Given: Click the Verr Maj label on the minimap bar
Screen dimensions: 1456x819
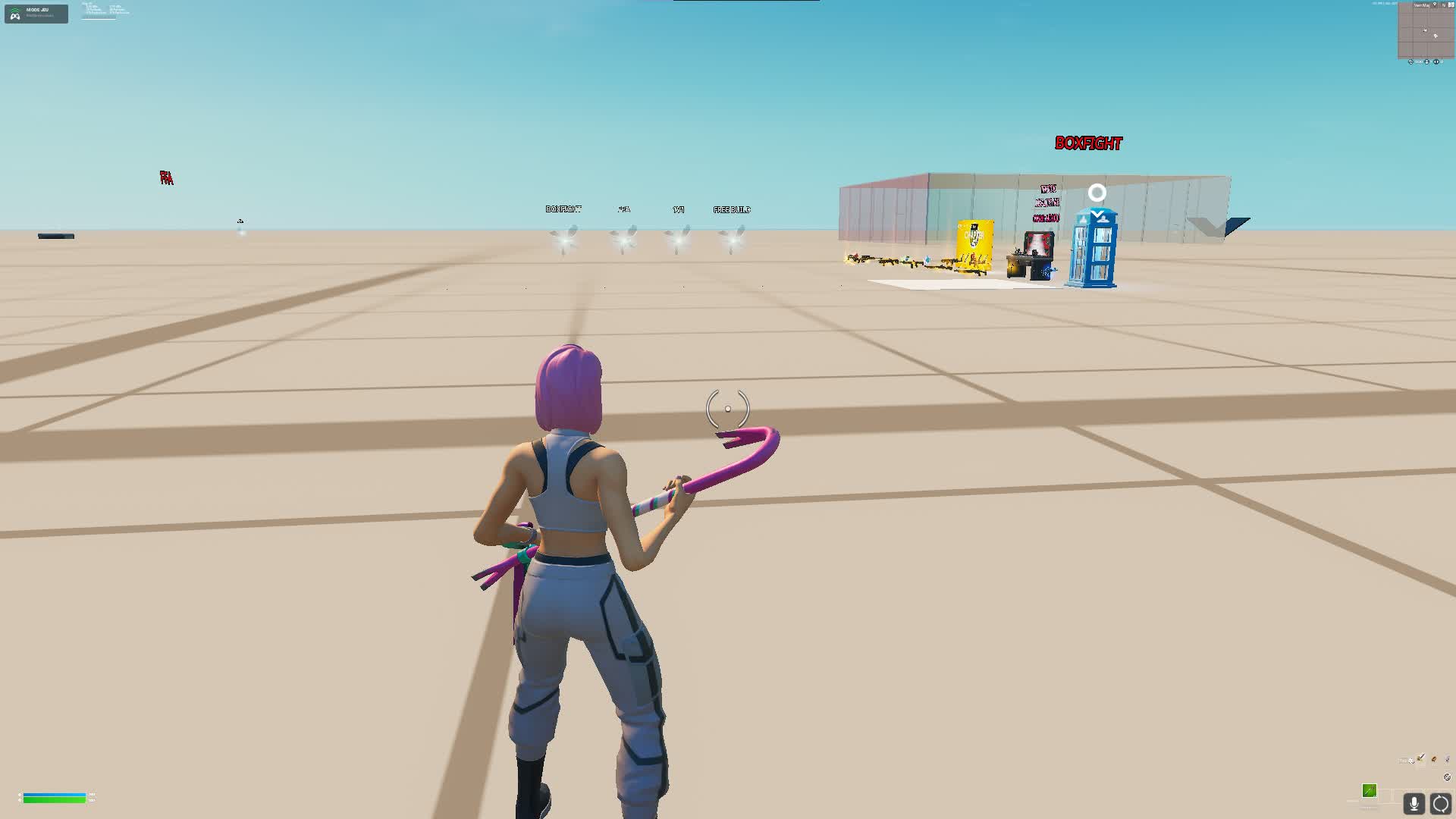Looking at the screenshot, I should 1421,5.
